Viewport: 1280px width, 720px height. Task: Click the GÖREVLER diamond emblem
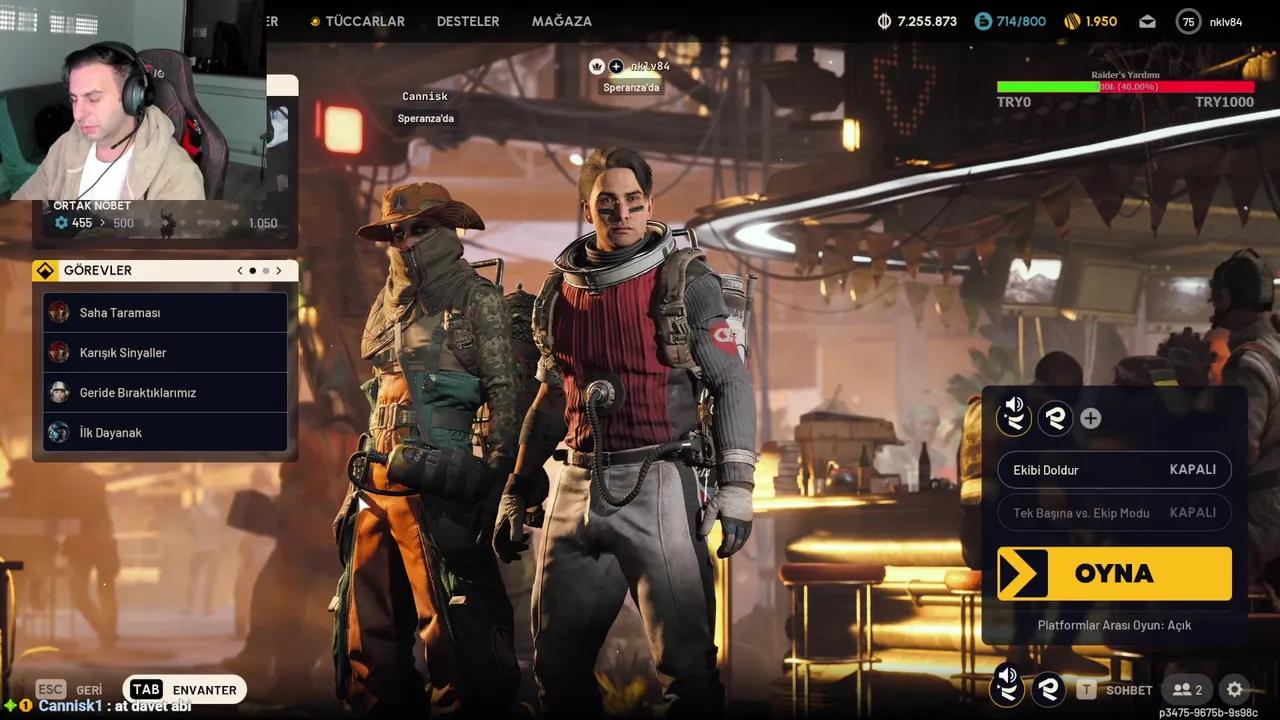(x=44, y=270)
